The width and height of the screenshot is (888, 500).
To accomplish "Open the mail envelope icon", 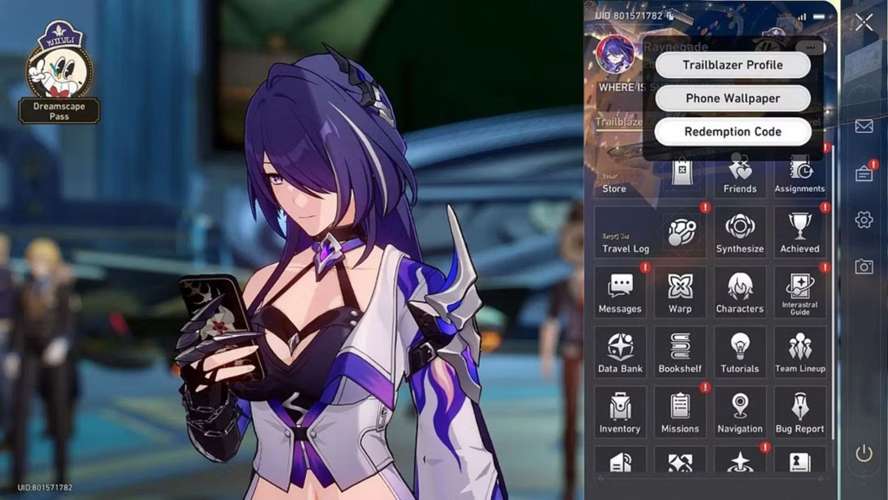I will point(864,126).
